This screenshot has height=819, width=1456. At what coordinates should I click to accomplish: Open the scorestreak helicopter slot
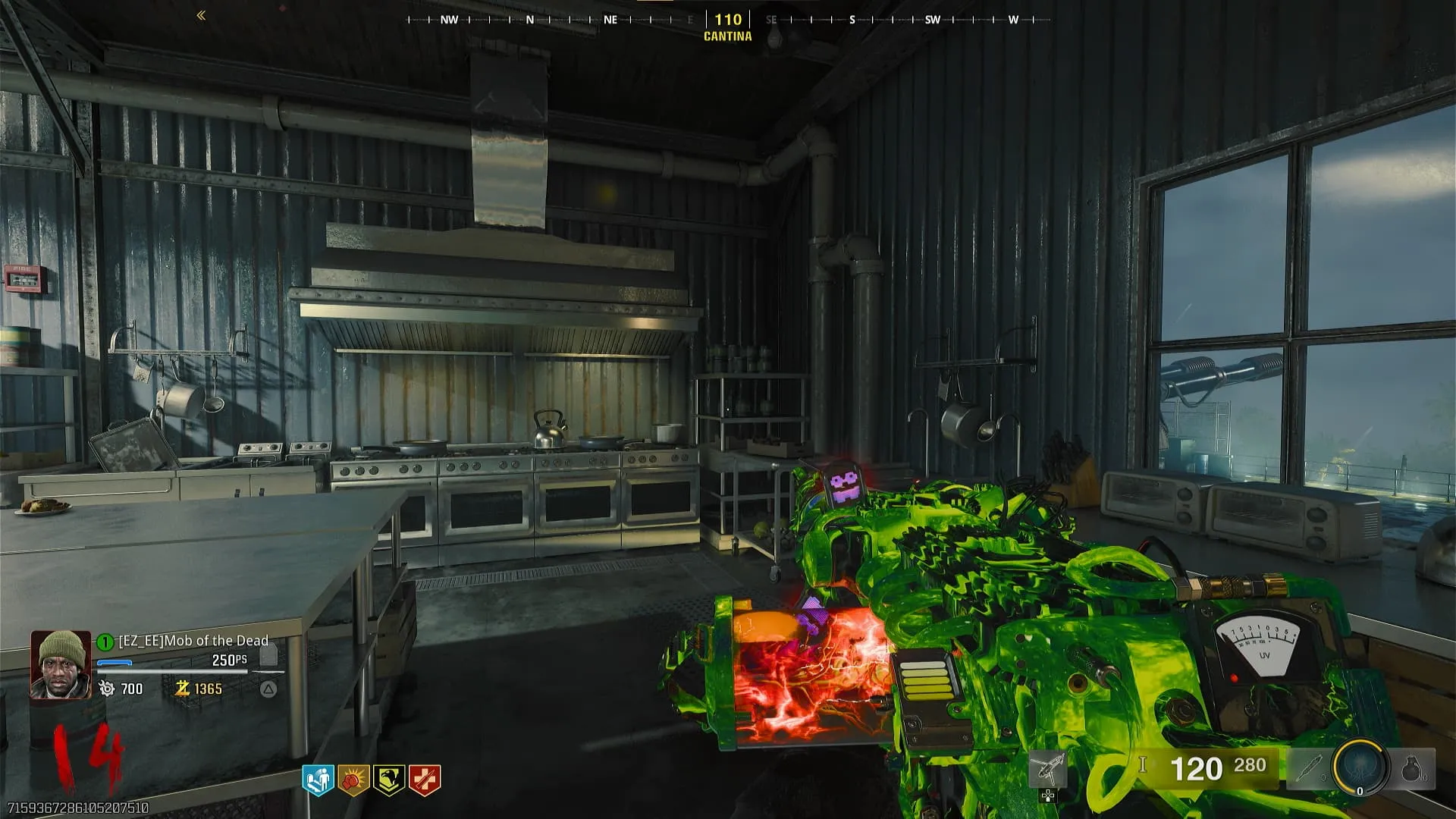coord(1048,770)
